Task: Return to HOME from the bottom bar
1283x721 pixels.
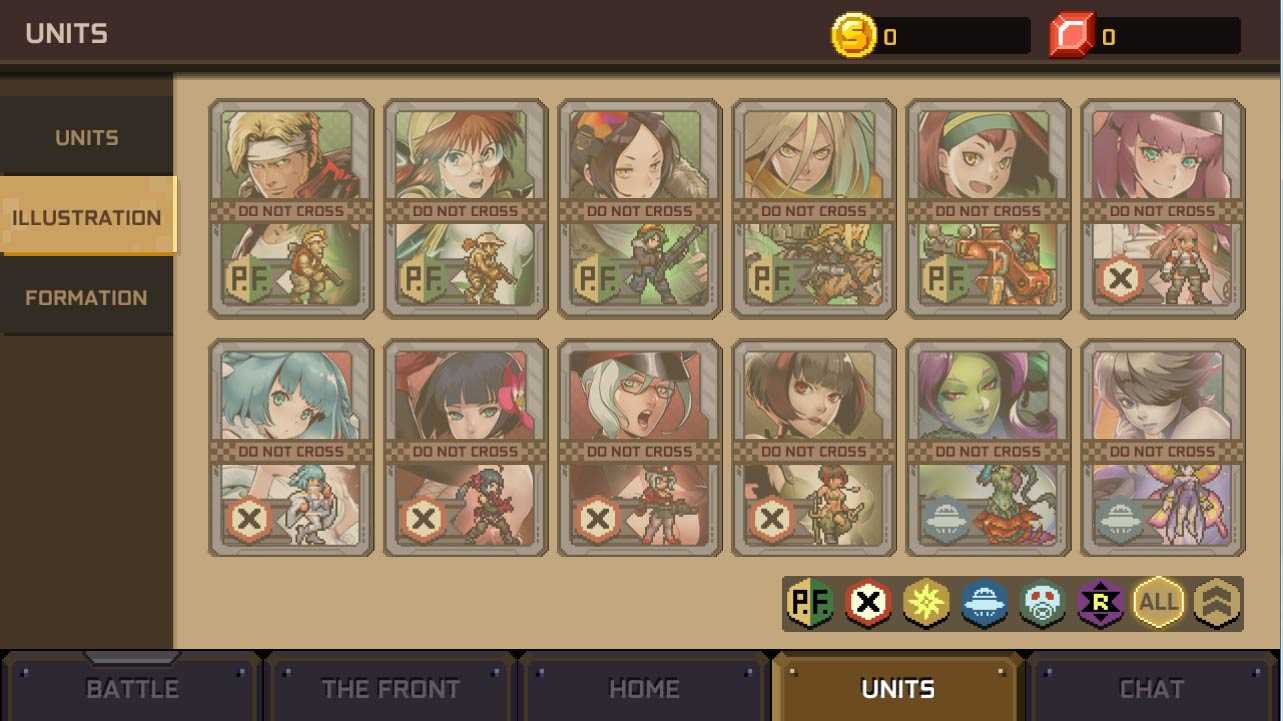Action: pos(644,688)
